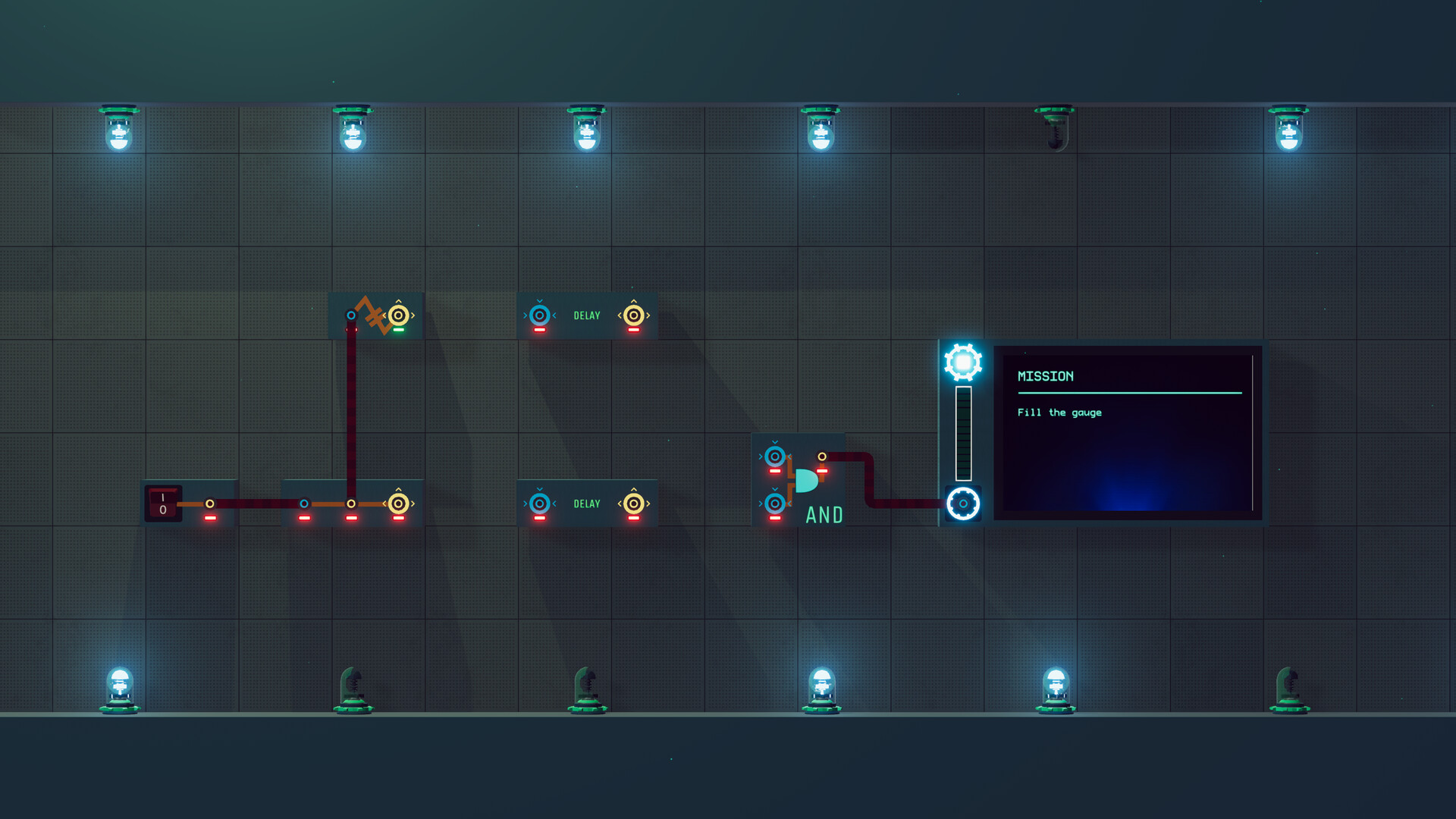Toggle the green indicator under the zigzag component output
The width and height of the screenshot is (1456, 819).
click(x=398, y=329)
